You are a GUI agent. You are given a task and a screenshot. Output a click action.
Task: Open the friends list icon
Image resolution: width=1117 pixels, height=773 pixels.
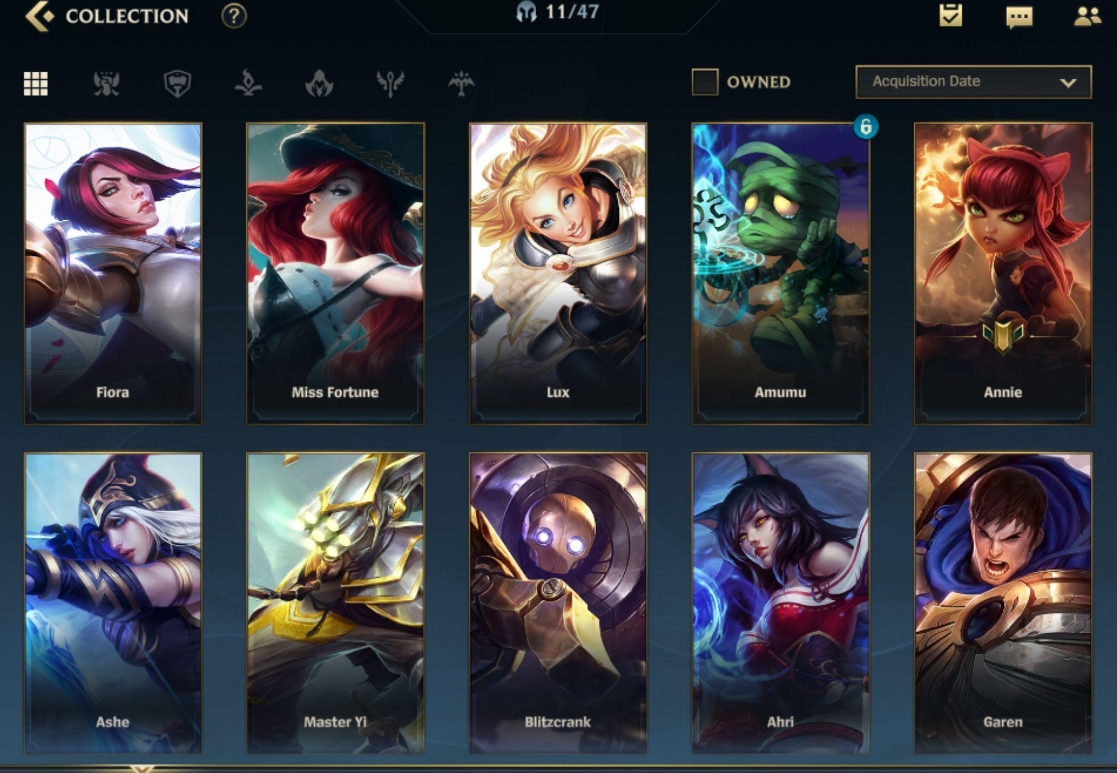[x=1087, y=16]
